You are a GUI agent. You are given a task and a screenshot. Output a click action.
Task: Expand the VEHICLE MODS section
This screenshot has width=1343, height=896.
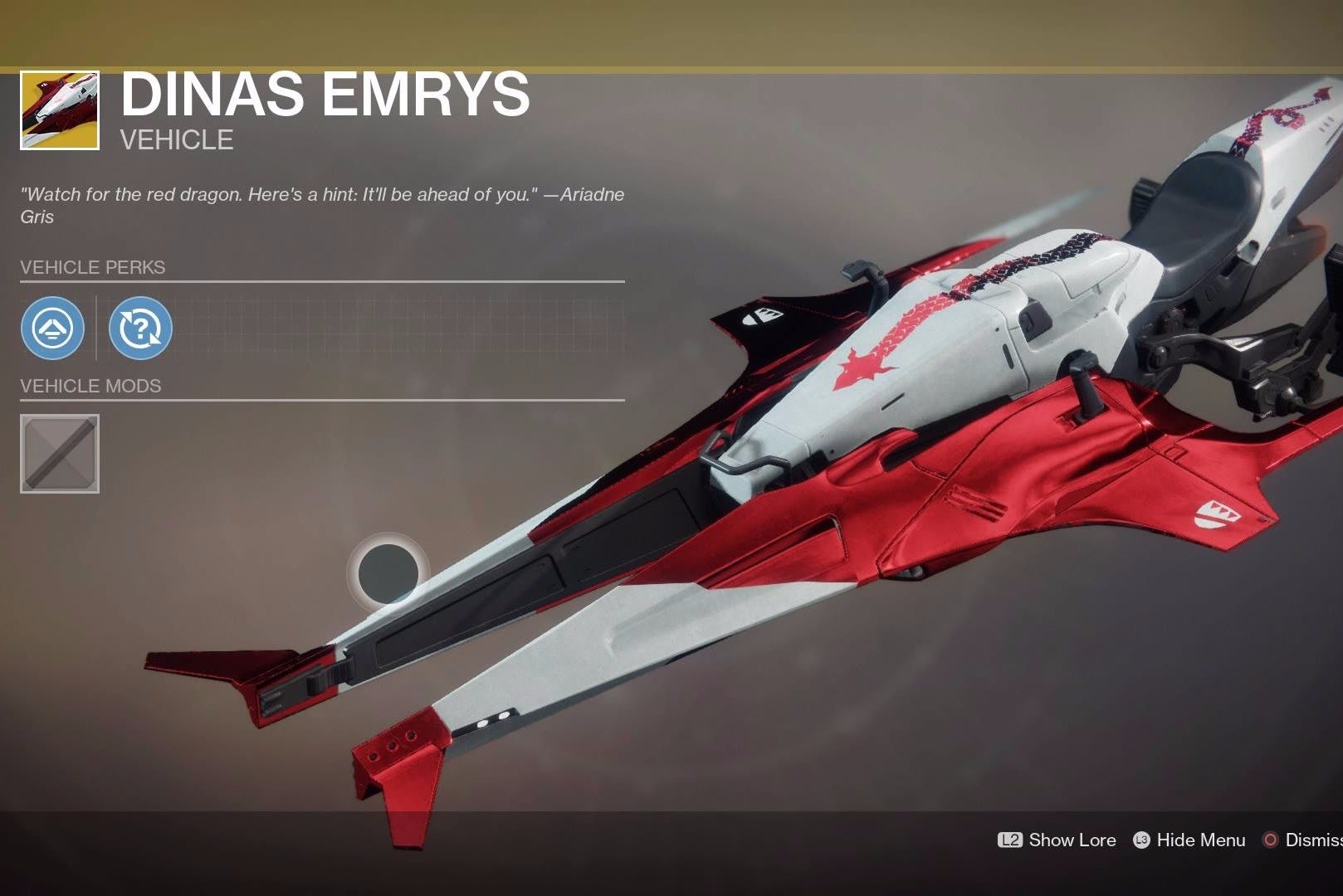(x=91, y=385)
